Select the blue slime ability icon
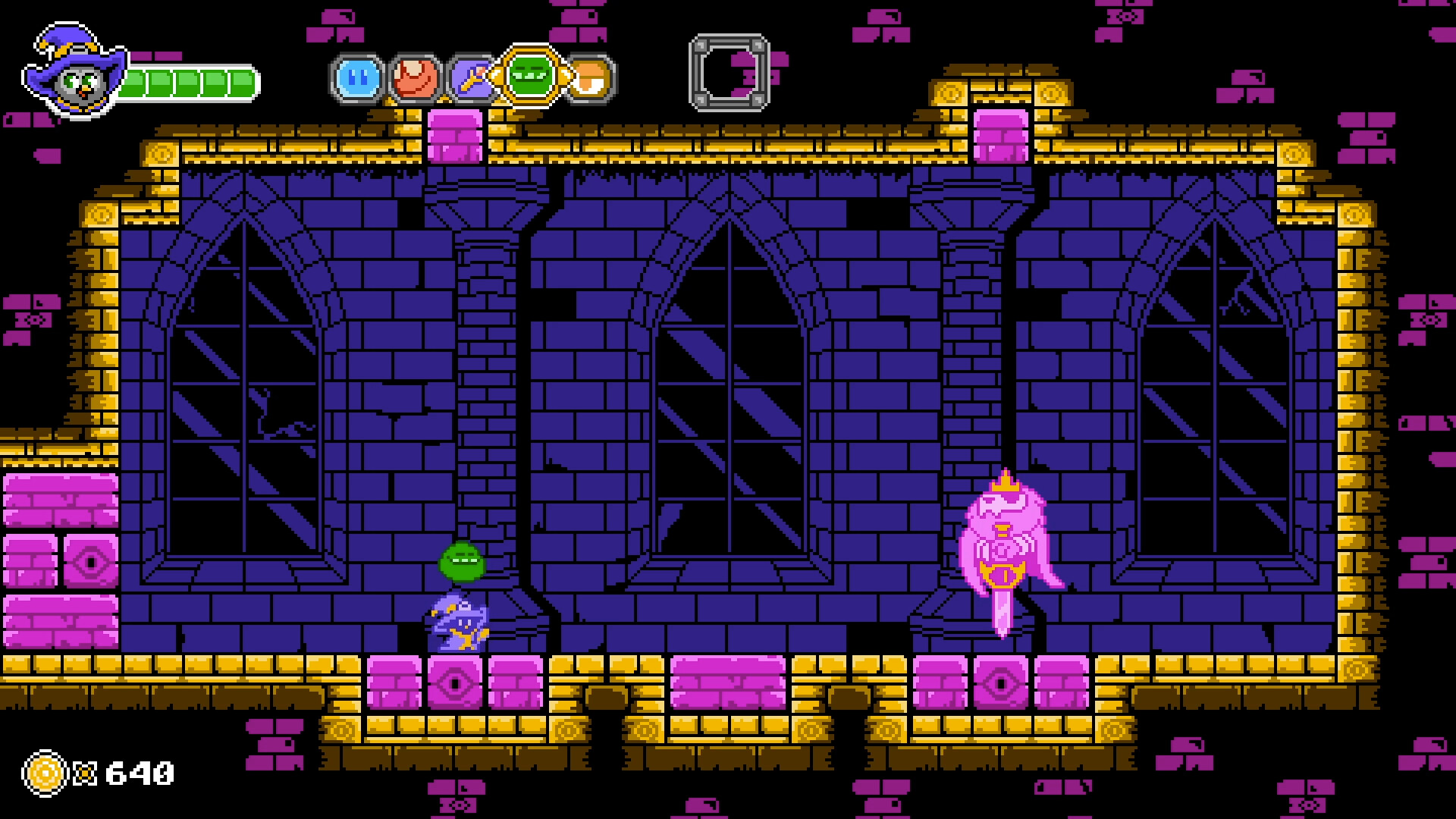Viewport: 1456px width, 819px height. point(356,78)
